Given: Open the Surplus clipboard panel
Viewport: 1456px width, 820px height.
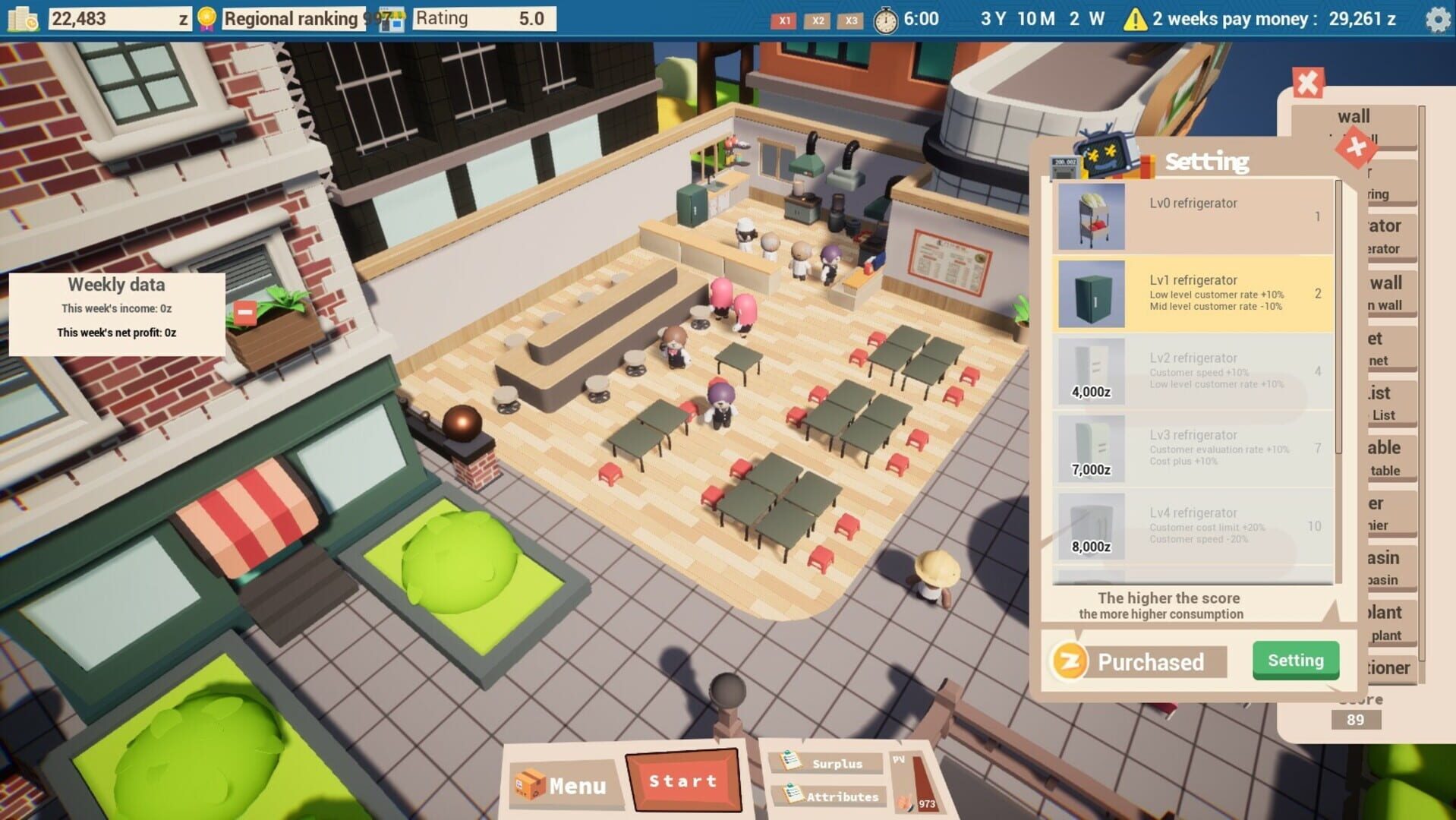Looking at the screenshot, I should tap(827, 764).
